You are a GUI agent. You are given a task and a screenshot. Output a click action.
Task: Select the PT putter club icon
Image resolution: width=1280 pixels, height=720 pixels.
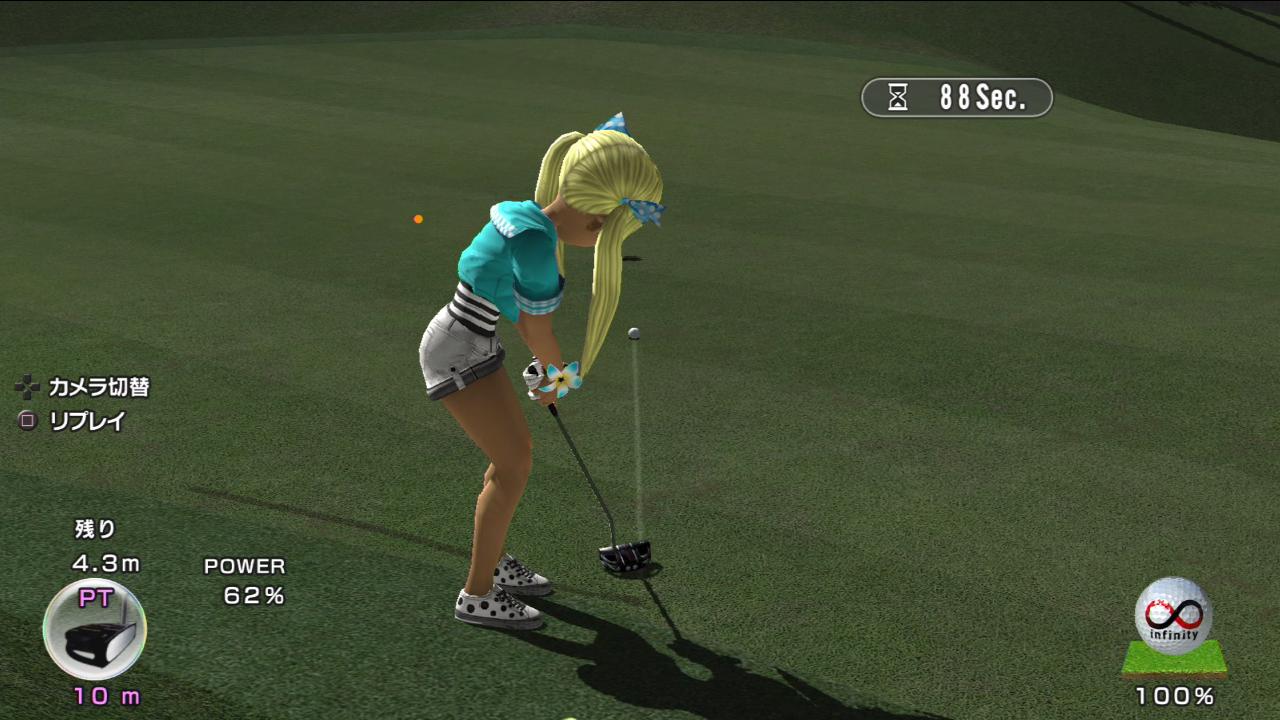95,630
